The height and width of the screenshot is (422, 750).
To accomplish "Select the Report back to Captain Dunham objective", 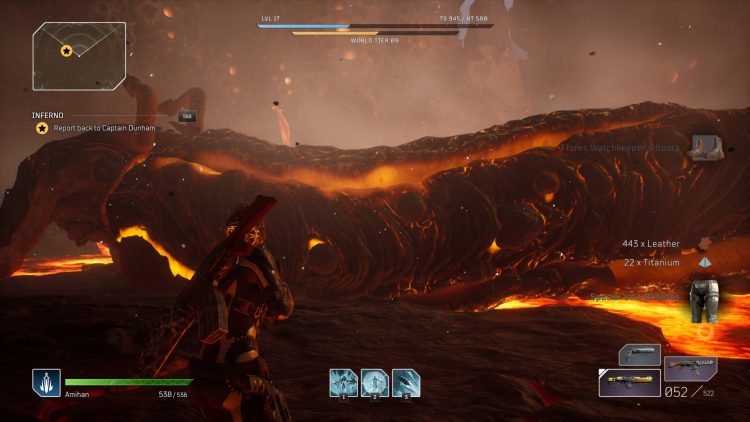I will coord(95,128).
